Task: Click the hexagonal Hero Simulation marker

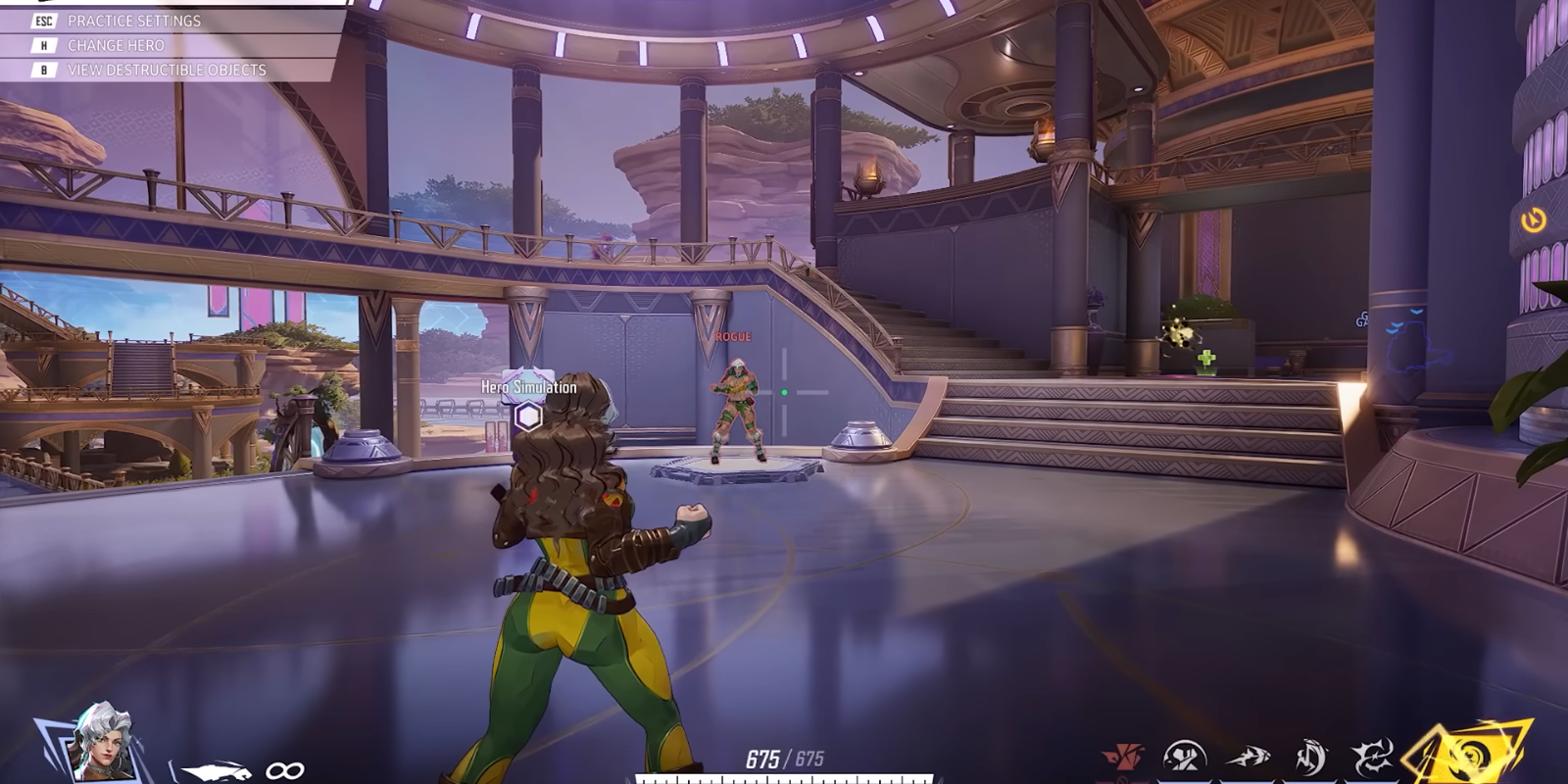Action: point(526,417)
